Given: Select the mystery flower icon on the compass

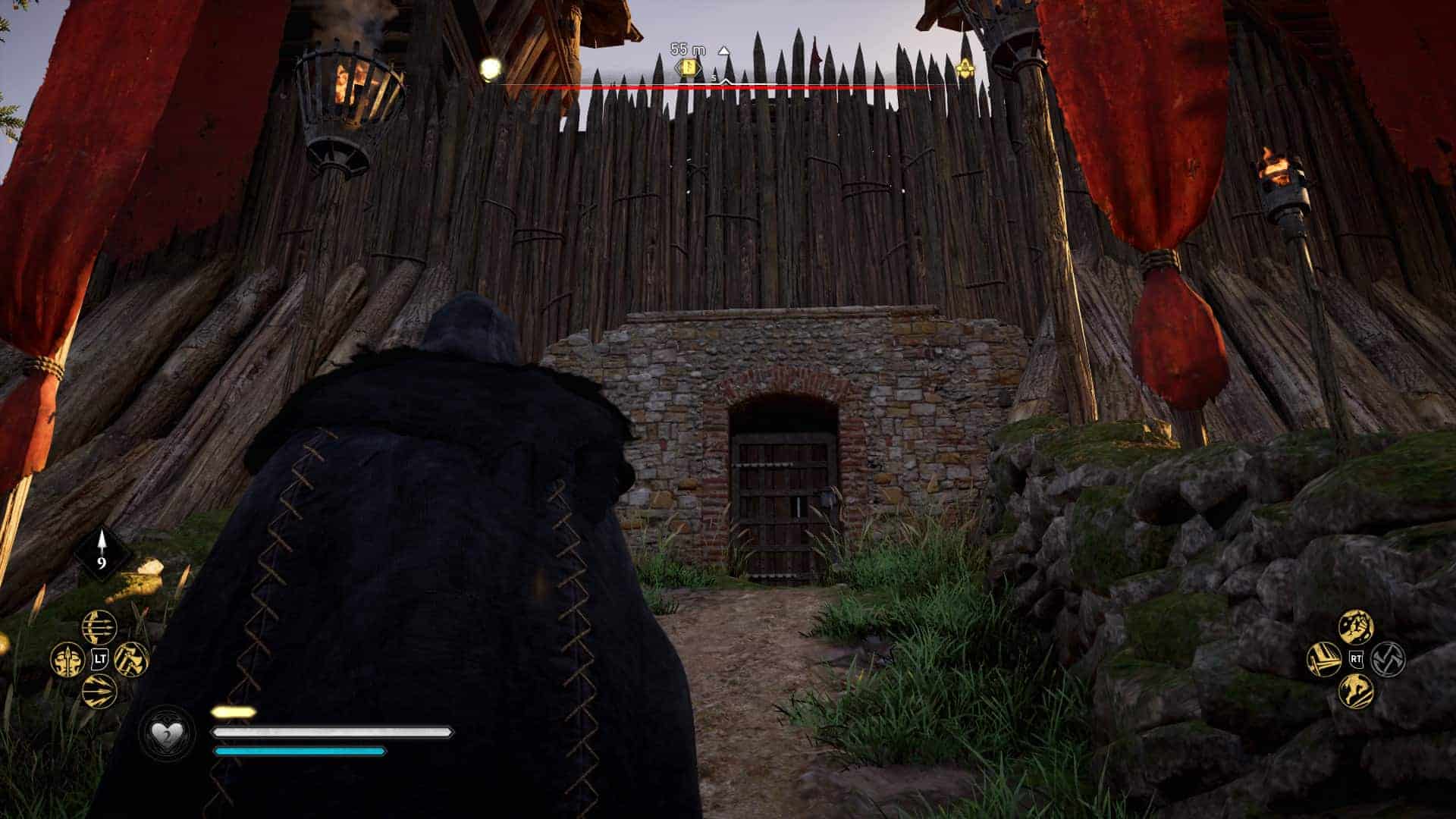Looking at the screenshot, I should pos(965,67).
